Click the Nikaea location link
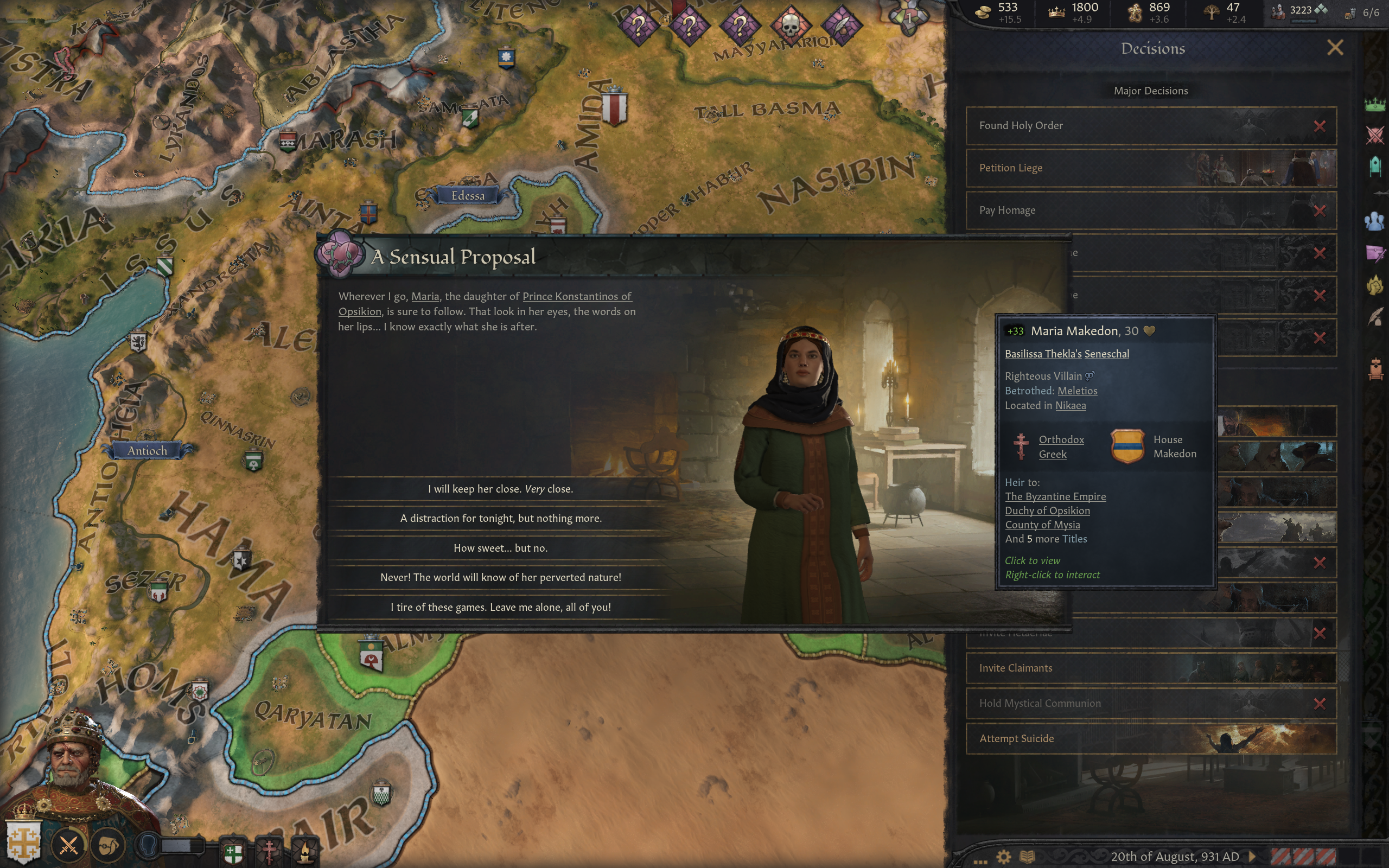1389x868 pixels. click(x=1071, y=406)
